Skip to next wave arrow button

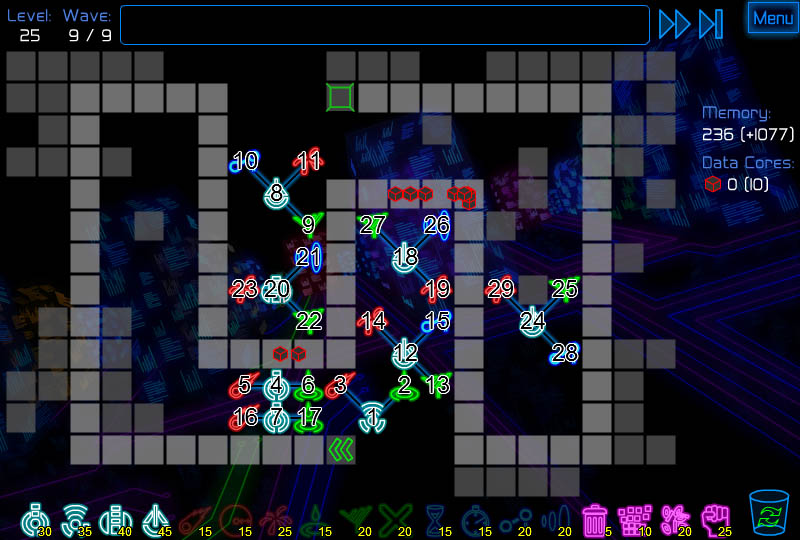click(711, 24)
